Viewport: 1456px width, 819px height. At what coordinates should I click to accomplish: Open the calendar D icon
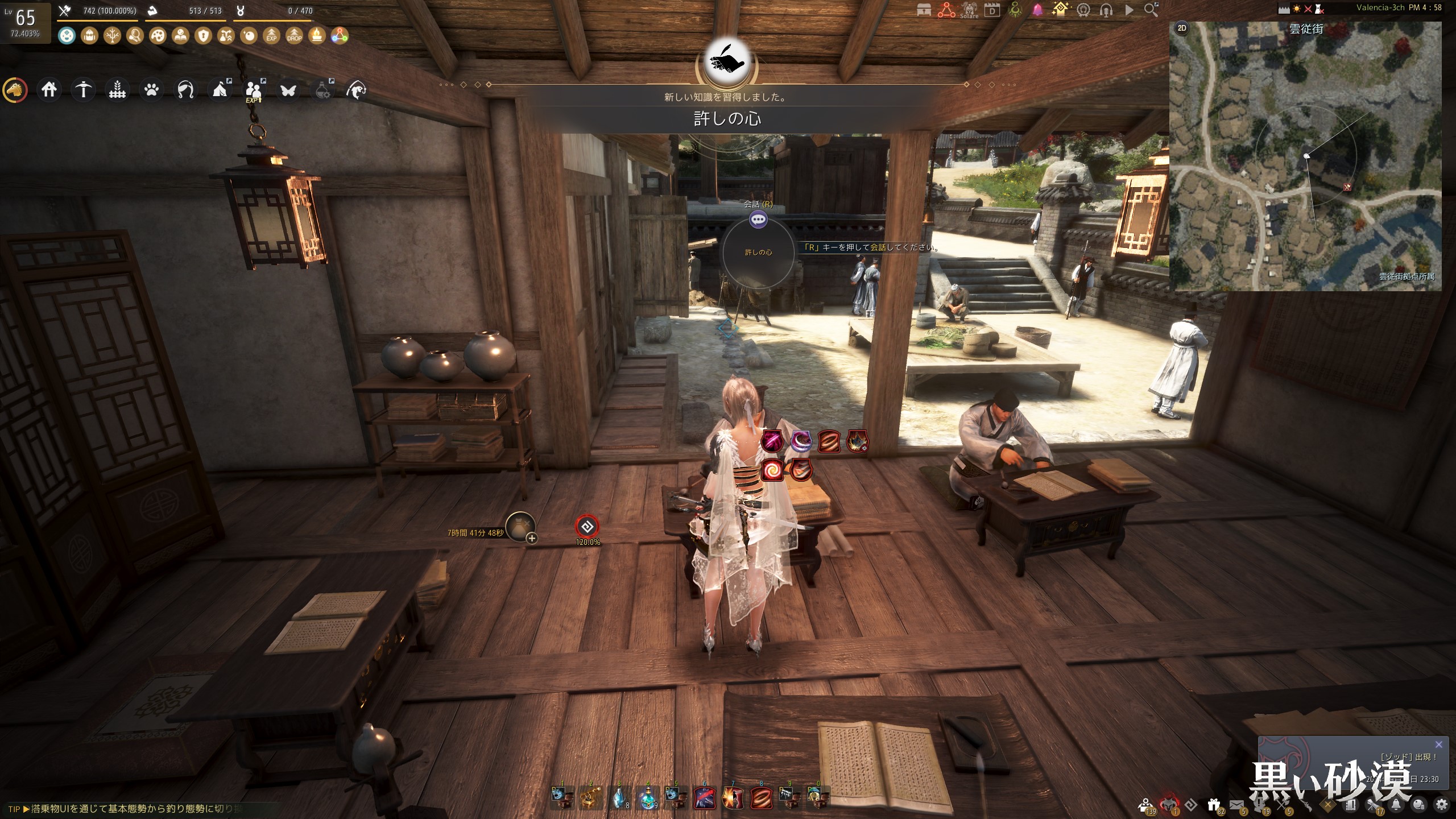pos(992,10)
